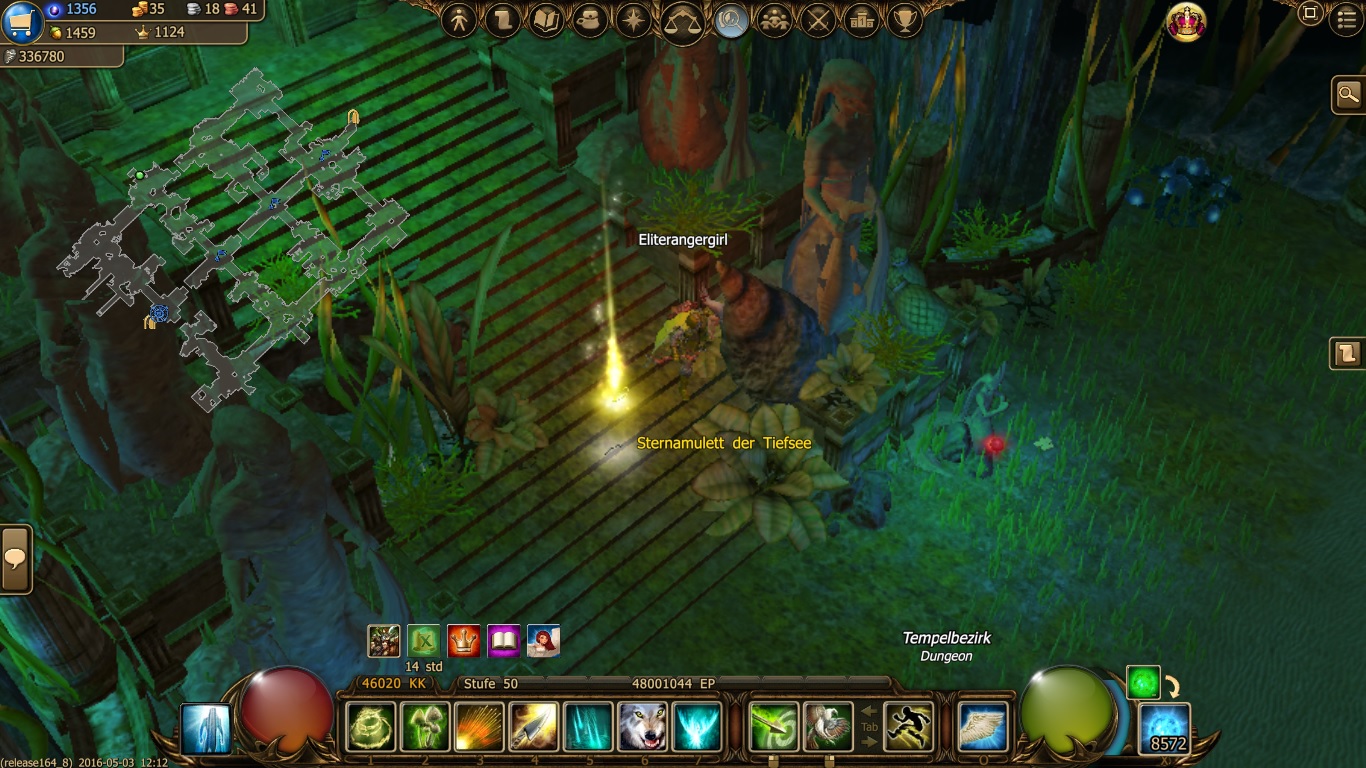
Task: Open the guild group icon
Action: [x=774, y=21]
